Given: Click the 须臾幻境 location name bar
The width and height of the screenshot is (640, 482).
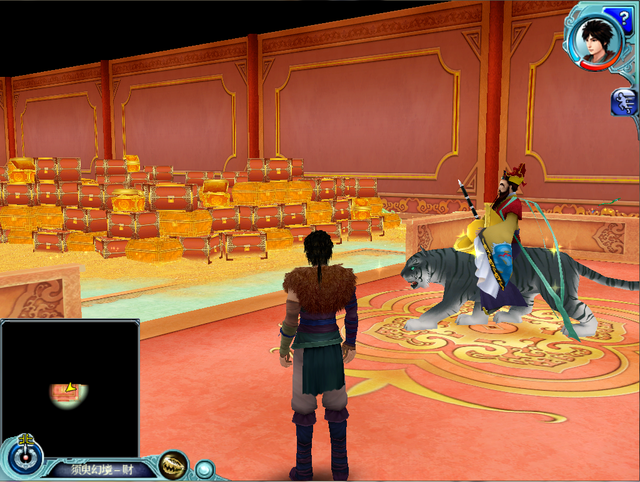Looking at the screenshot, I should (102, 468).
